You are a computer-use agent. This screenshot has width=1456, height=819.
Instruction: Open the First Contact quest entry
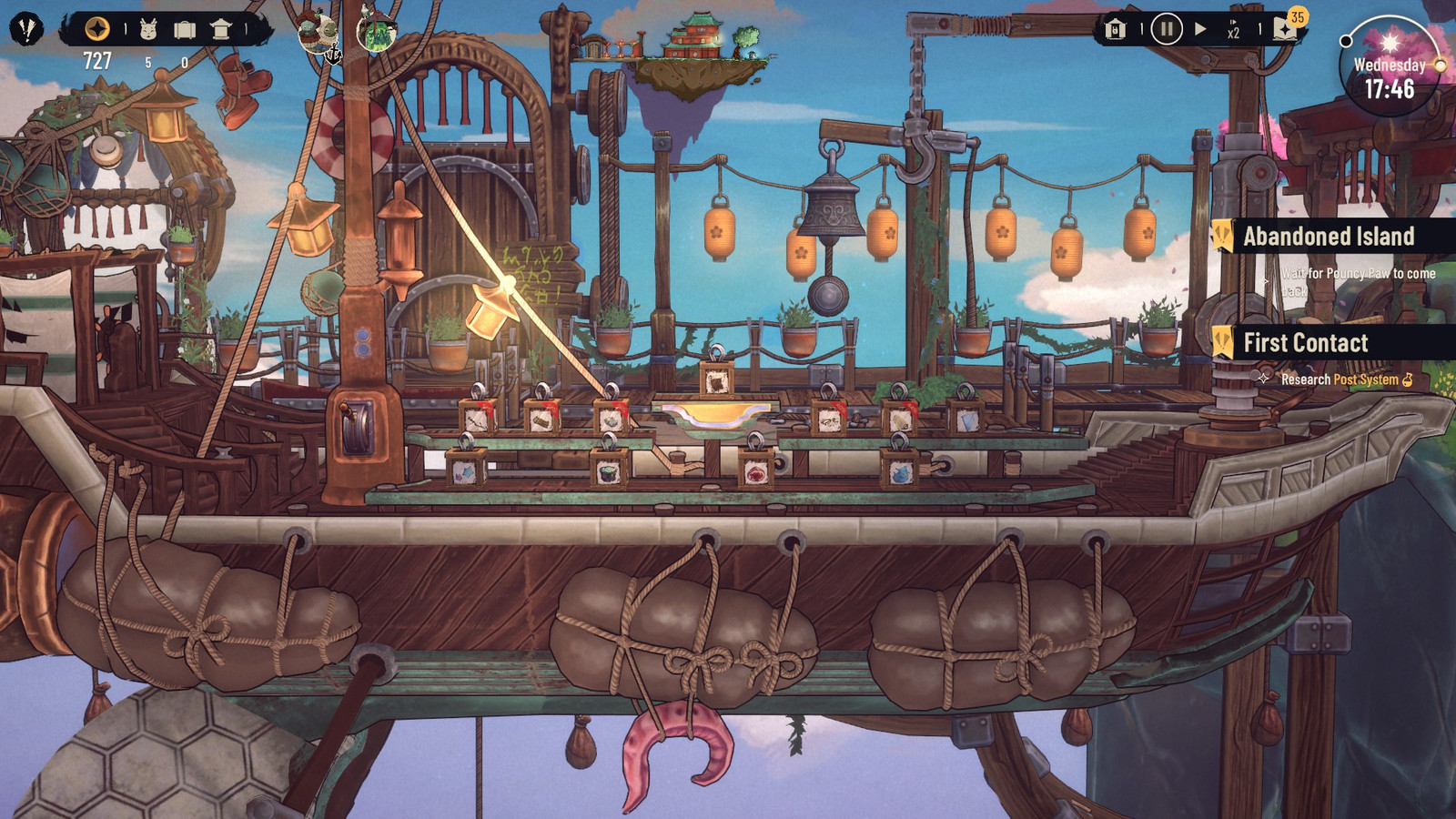coord(1306,343)
